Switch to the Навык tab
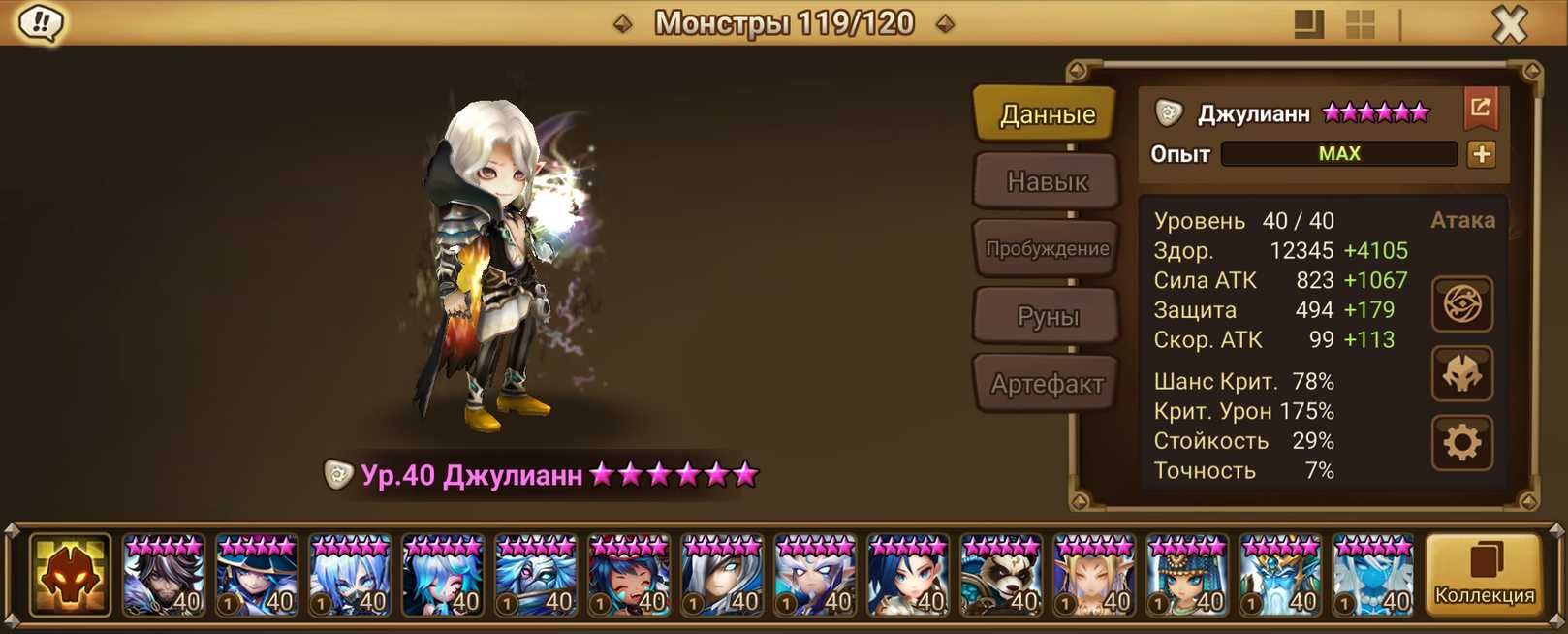The width and height of the screenshot is (1568, 634). pos(1047,181)
